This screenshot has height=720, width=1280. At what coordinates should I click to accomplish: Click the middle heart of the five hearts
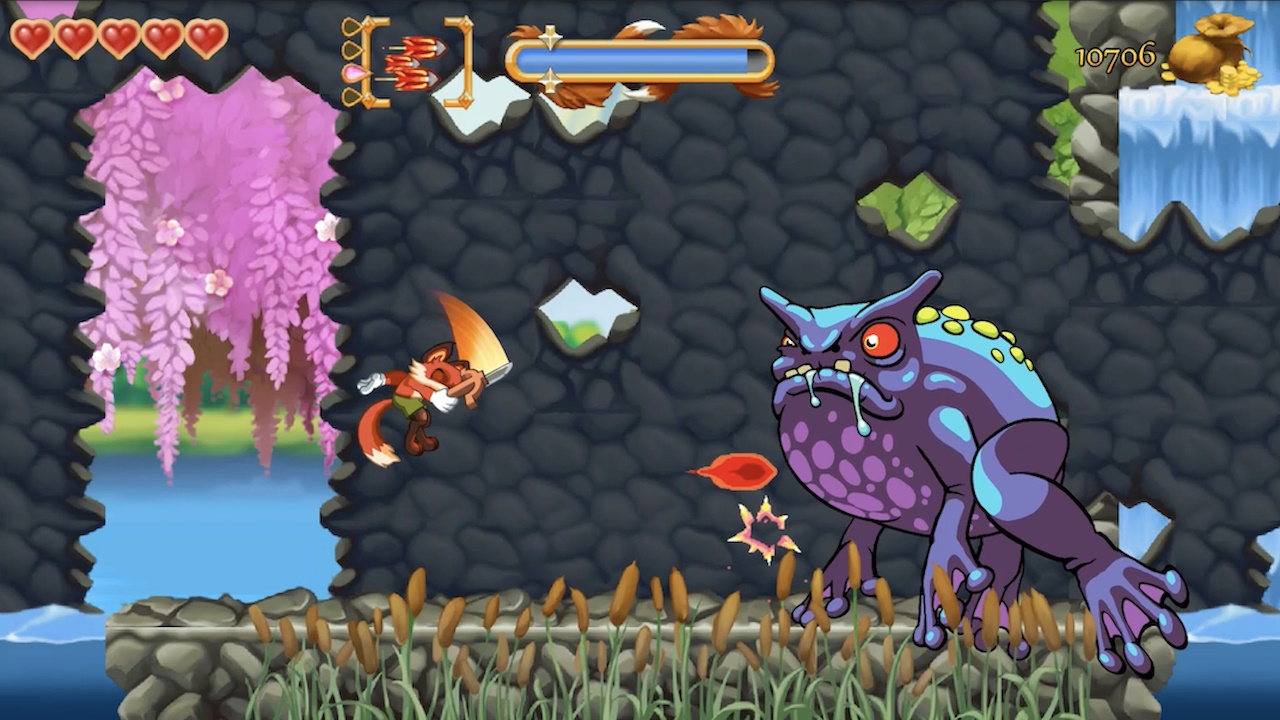[118, 40]
